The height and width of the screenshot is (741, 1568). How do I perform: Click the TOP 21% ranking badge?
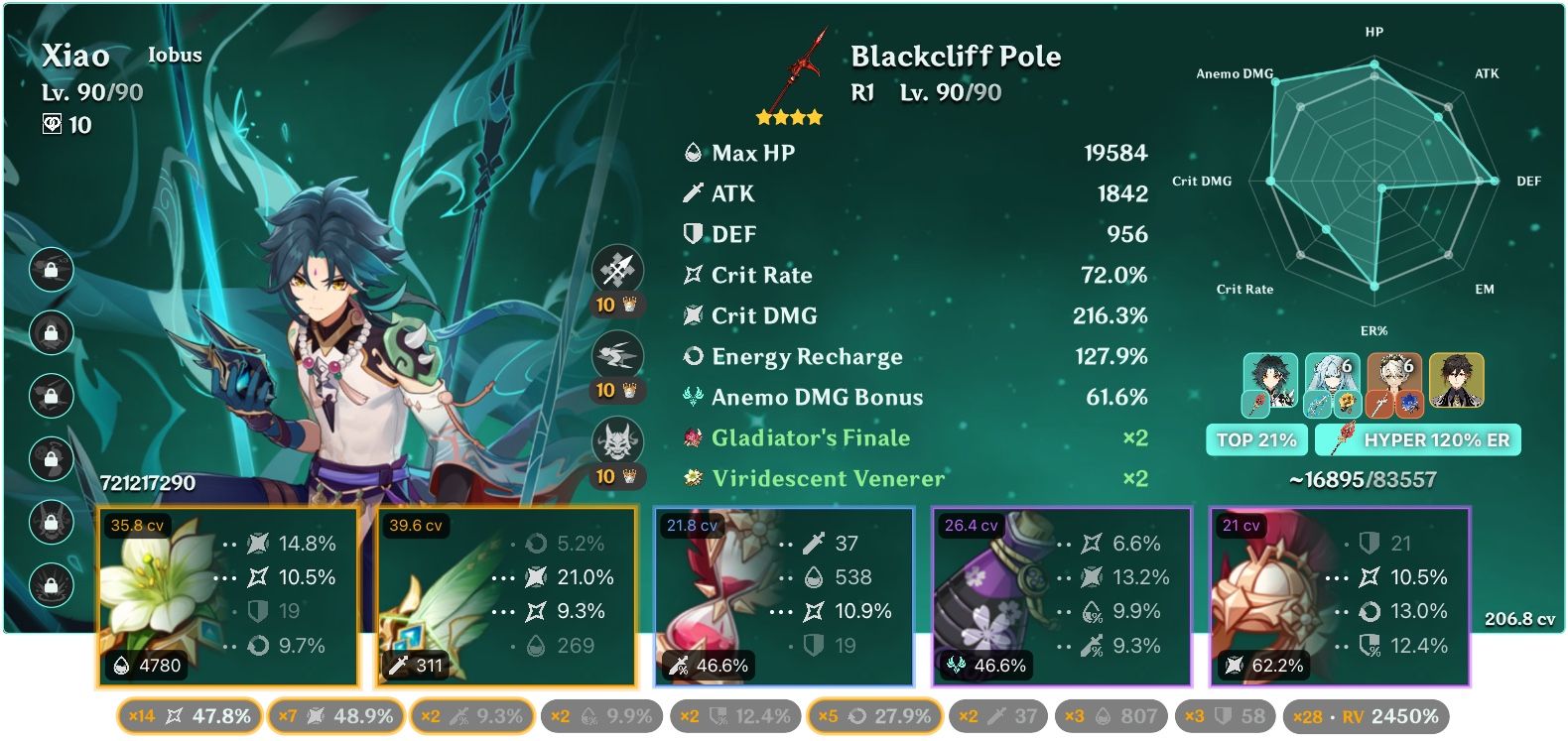coord(1256,437)
